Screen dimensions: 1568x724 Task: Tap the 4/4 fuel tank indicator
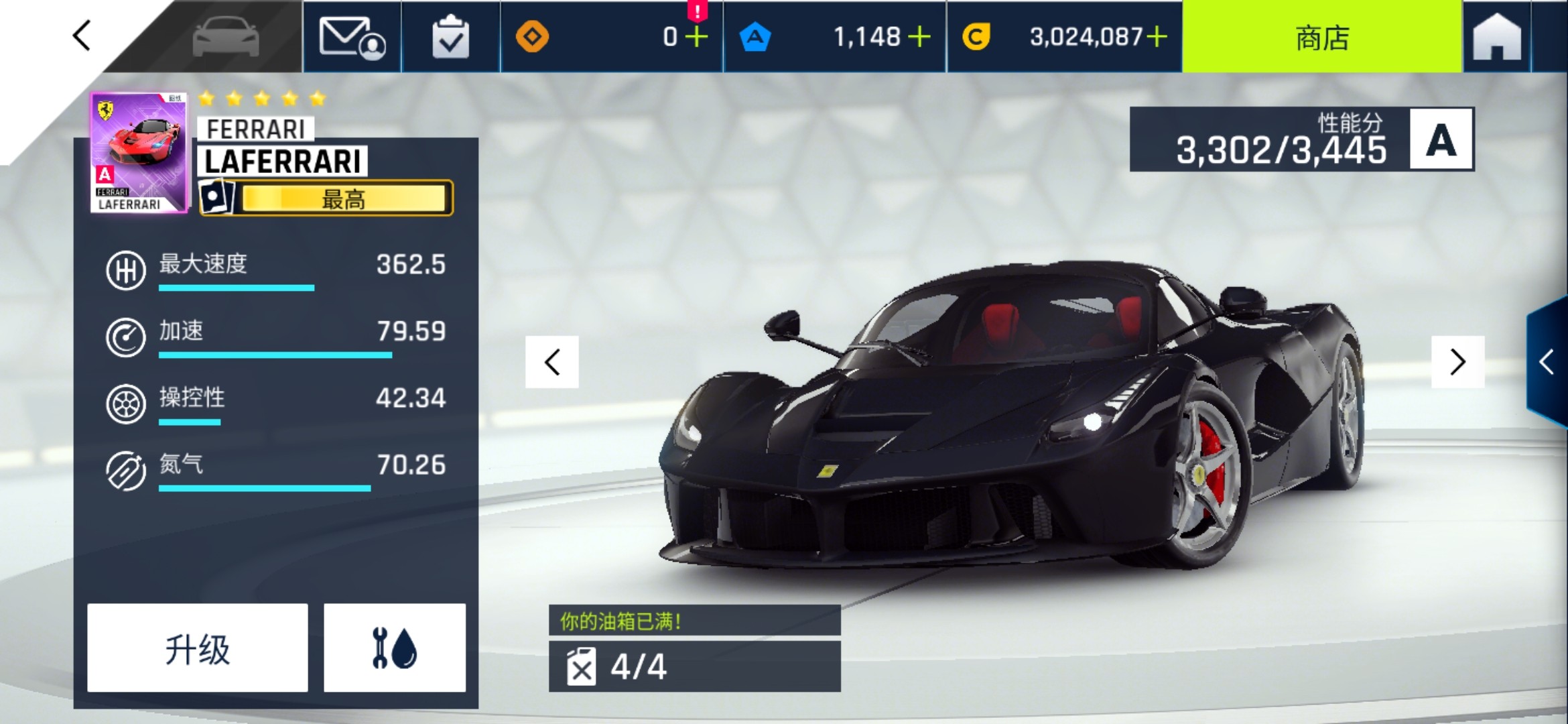[694, 666]
